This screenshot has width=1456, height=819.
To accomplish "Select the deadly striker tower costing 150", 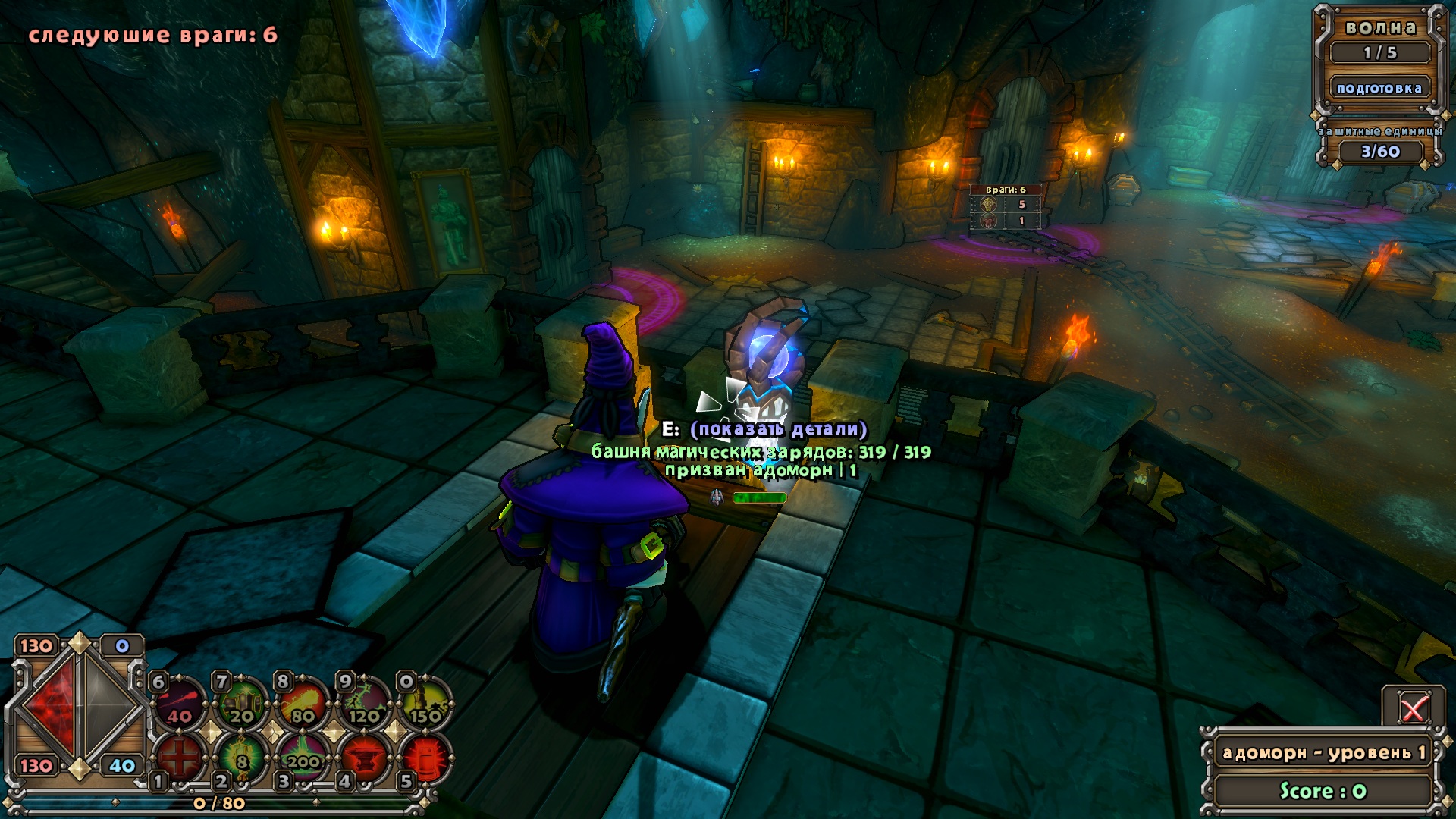I will point(425,704).
